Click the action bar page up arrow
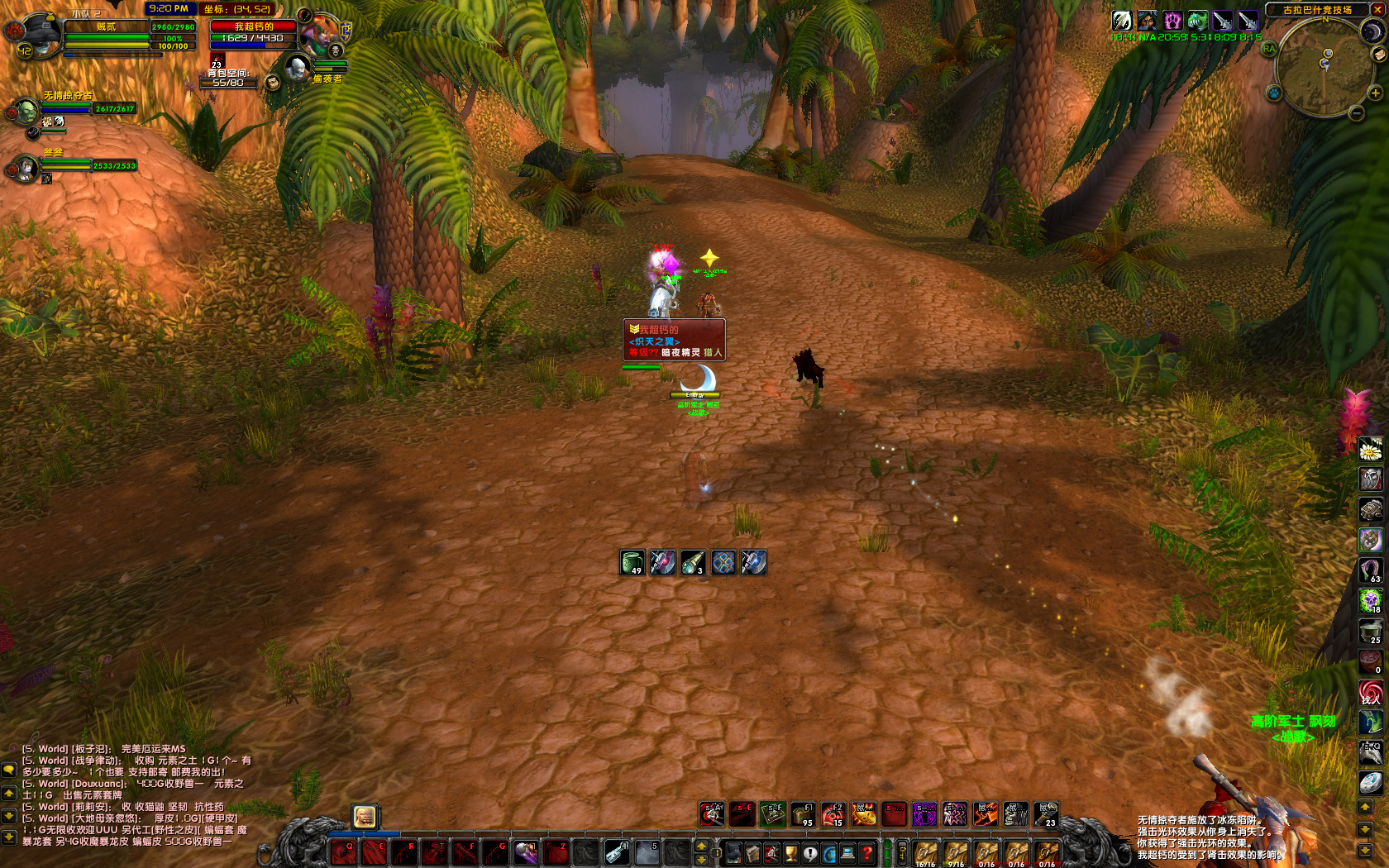Screen dimensions: 1389x868 [701, 846]
